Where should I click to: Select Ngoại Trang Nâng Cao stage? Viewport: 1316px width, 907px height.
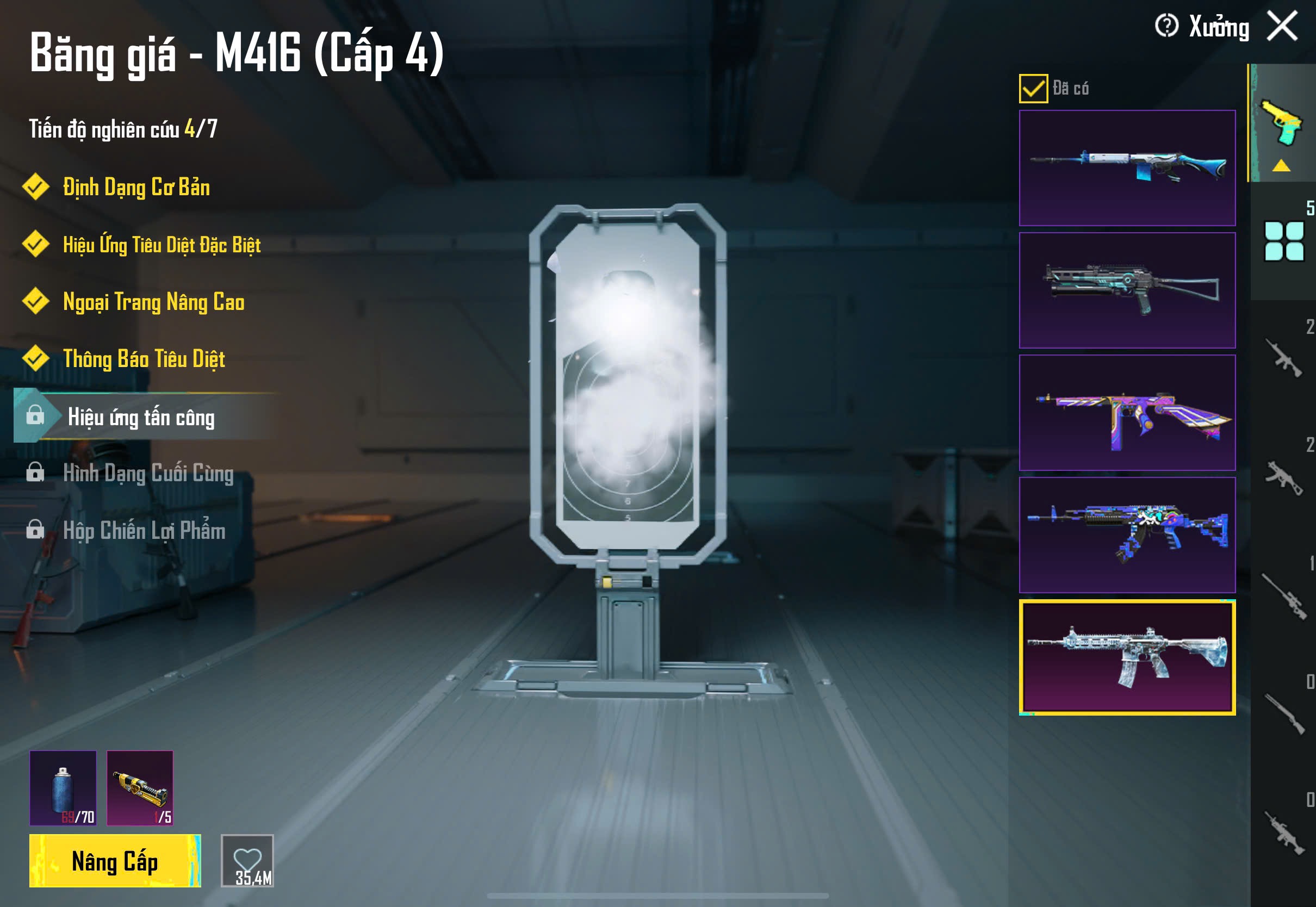pyautogui.click(x=153, y=302)
